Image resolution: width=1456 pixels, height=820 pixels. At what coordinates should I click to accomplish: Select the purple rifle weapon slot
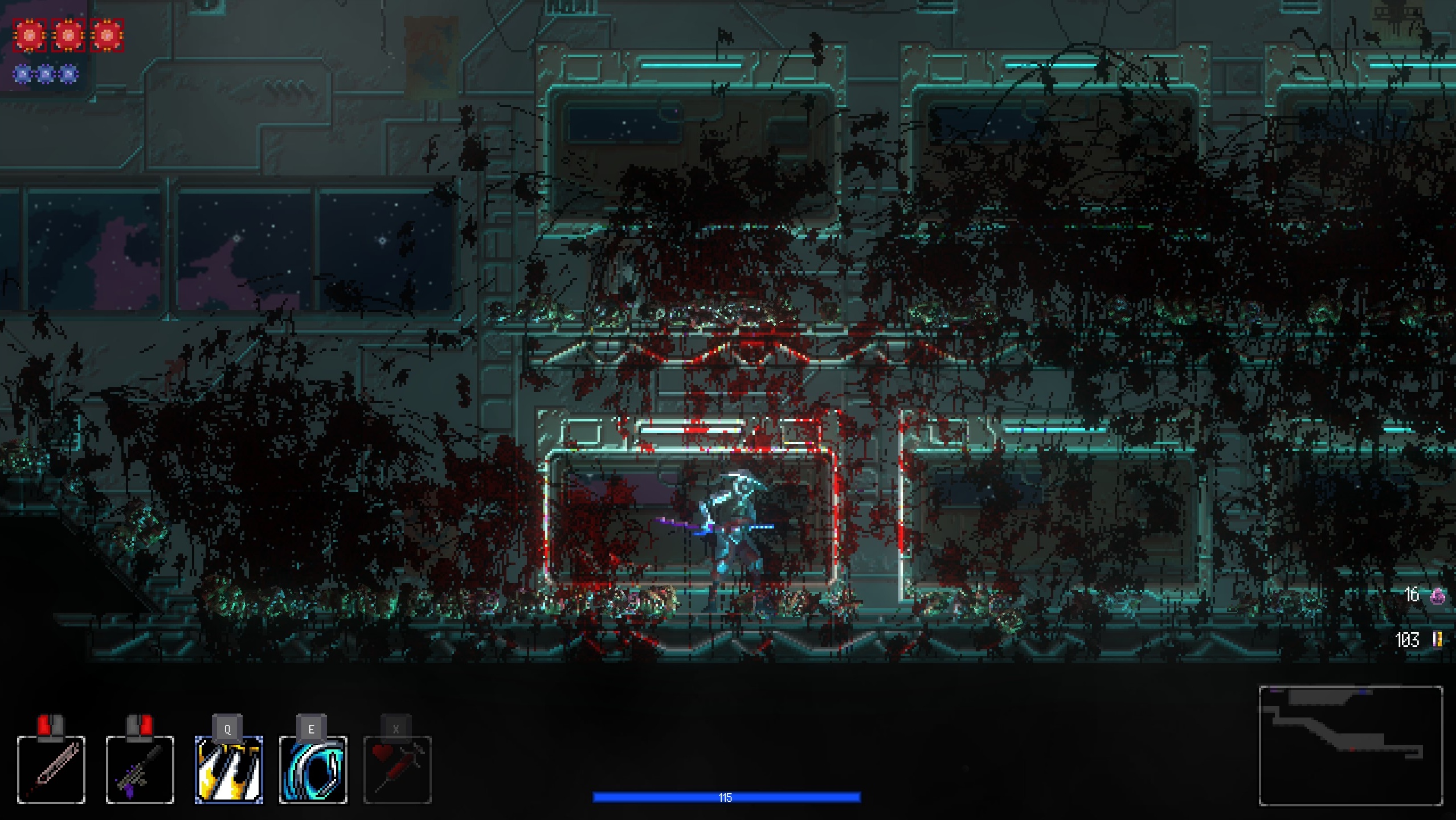tap(140, 769)
